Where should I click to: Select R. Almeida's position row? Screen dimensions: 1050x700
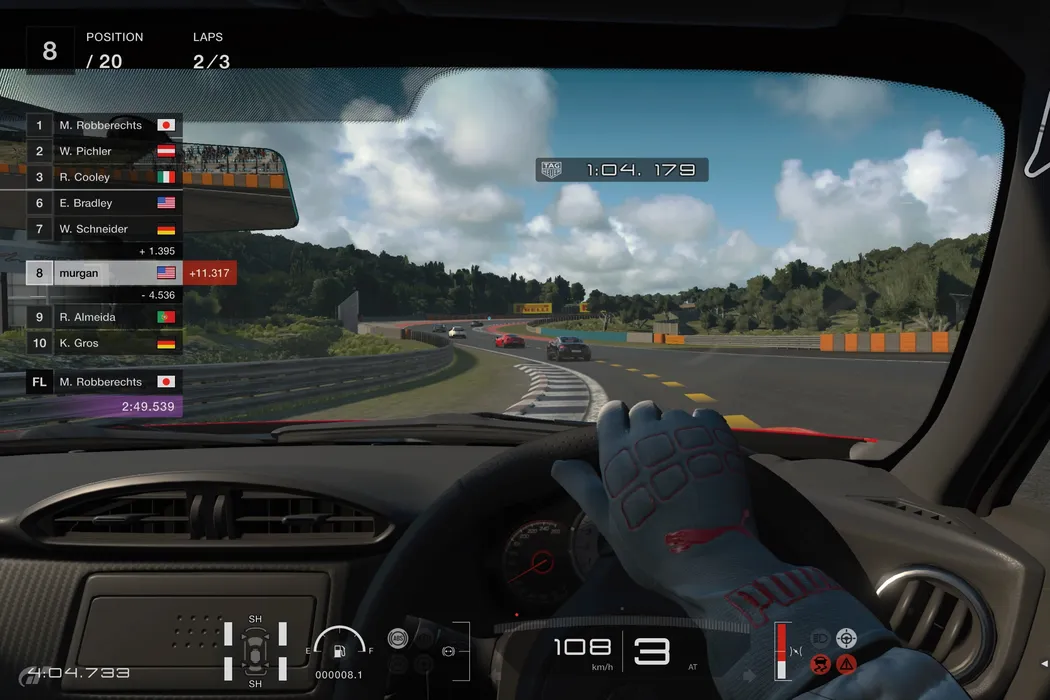102,317
